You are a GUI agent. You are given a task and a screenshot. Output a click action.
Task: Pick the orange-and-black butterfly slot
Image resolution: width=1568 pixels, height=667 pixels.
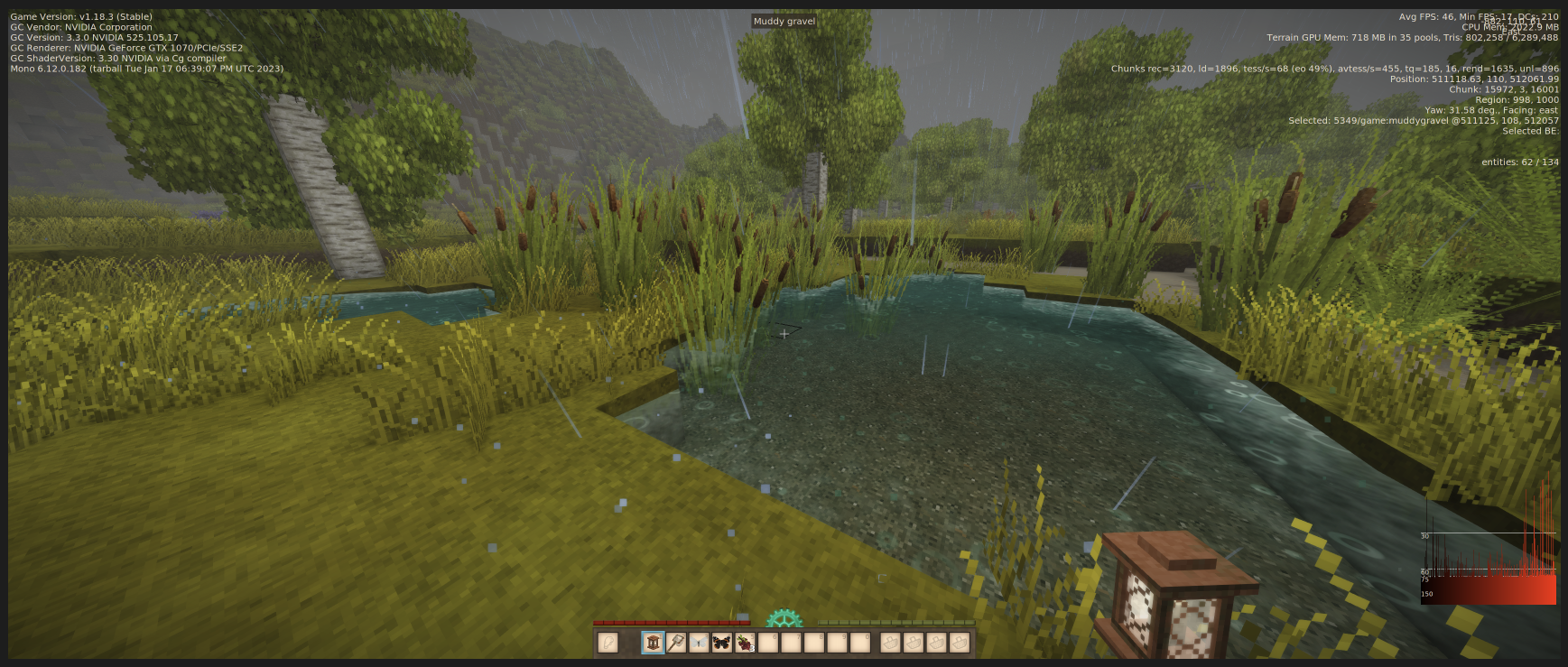pyautogui.click(x=721, y=643)
